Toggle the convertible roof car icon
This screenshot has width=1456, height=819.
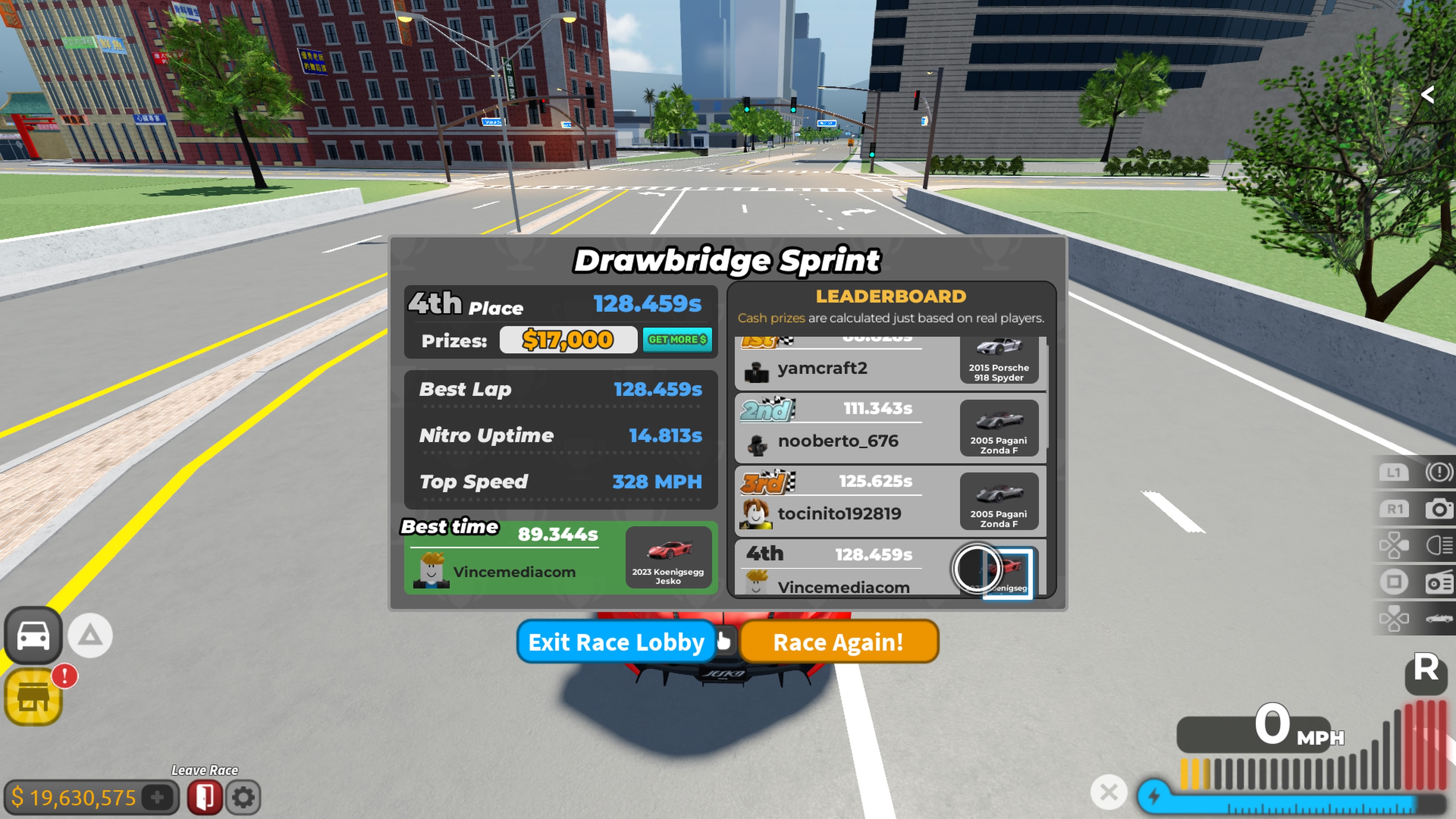coord(1438,619)
